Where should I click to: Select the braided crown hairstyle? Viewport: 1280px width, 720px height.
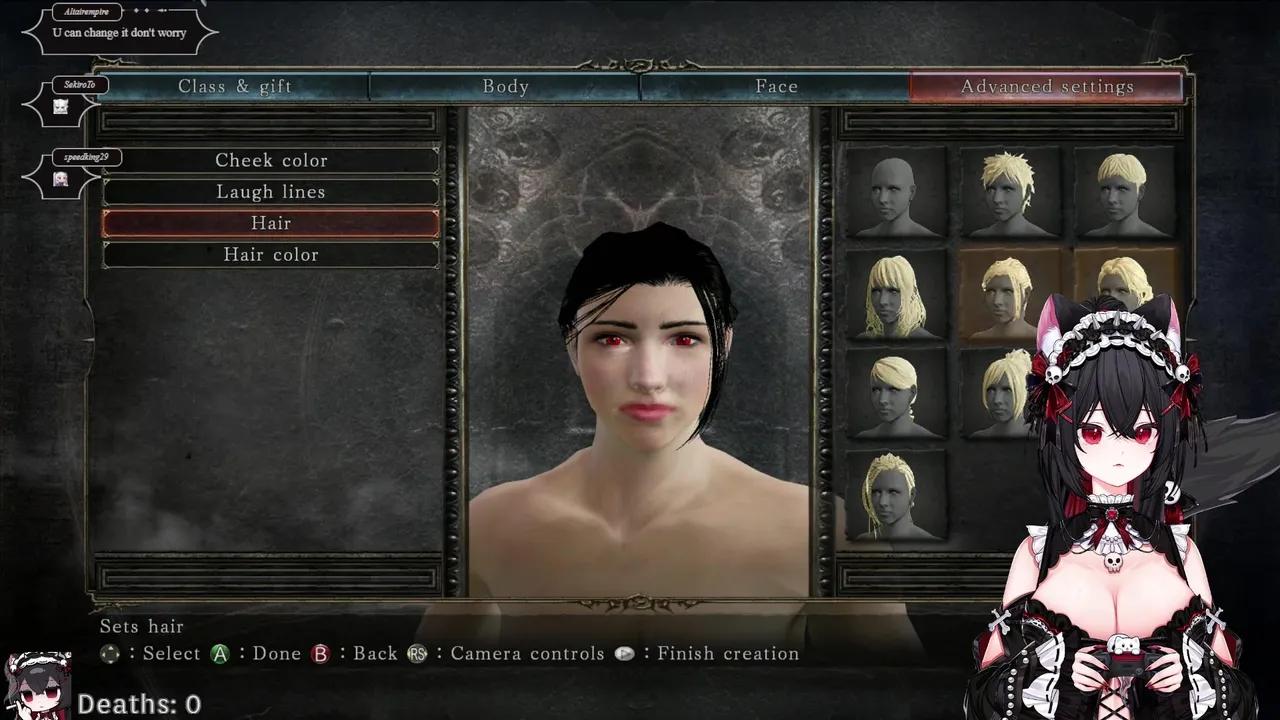(x=896, y=497)
